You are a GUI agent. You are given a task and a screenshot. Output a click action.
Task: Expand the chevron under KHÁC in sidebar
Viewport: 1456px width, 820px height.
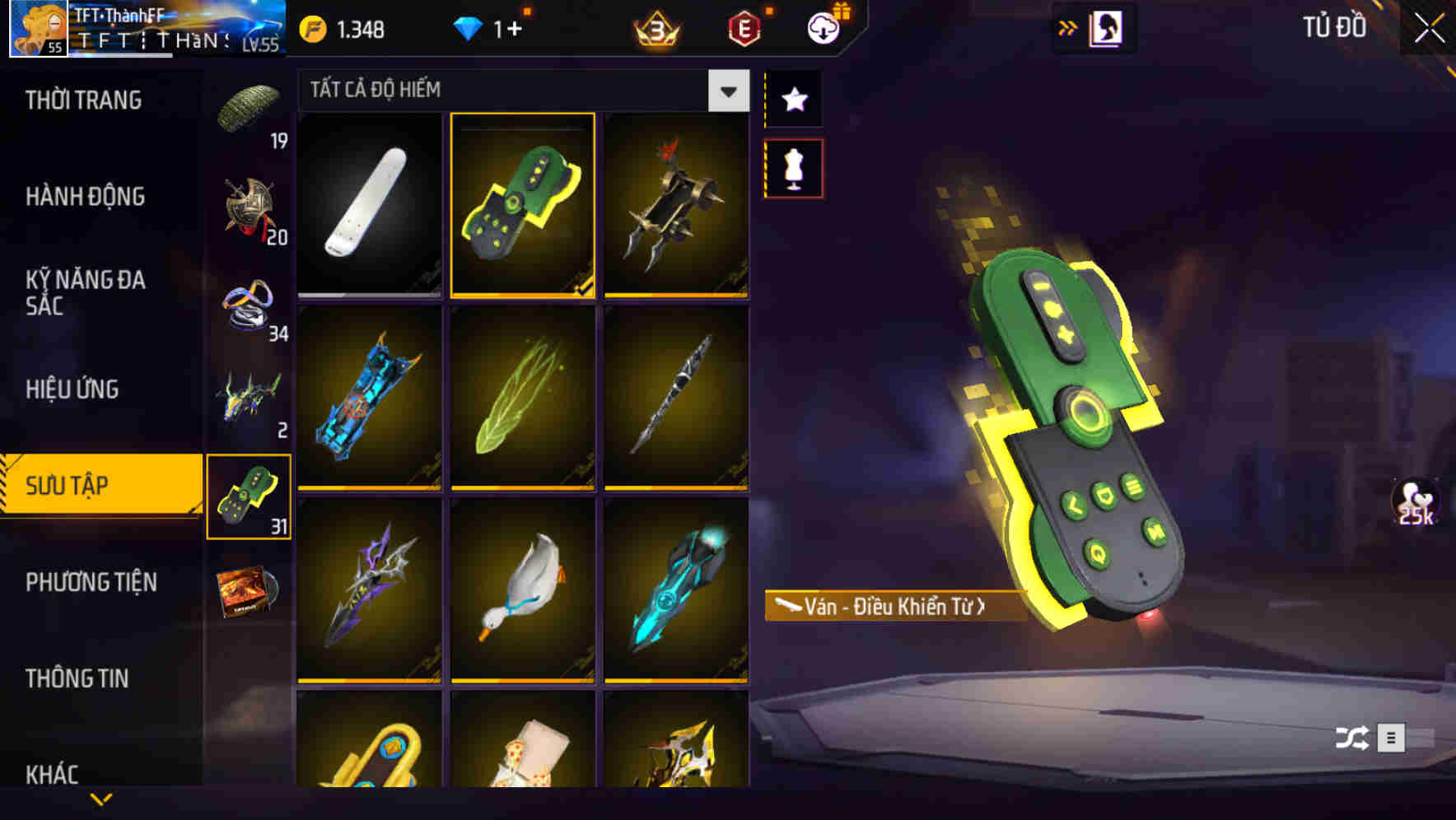pyautogui.click(x=100, y=798)
